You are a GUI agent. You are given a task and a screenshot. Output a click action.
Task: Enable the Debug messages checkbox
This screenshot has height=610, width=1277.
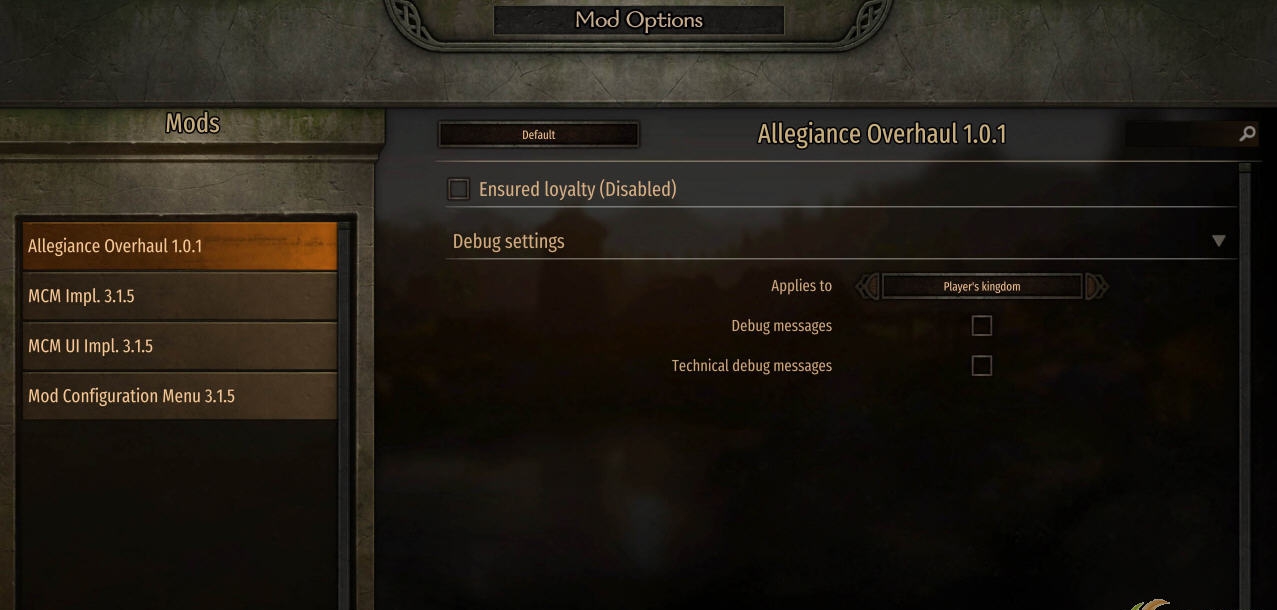pyautogui.click(x=982, y=326)
